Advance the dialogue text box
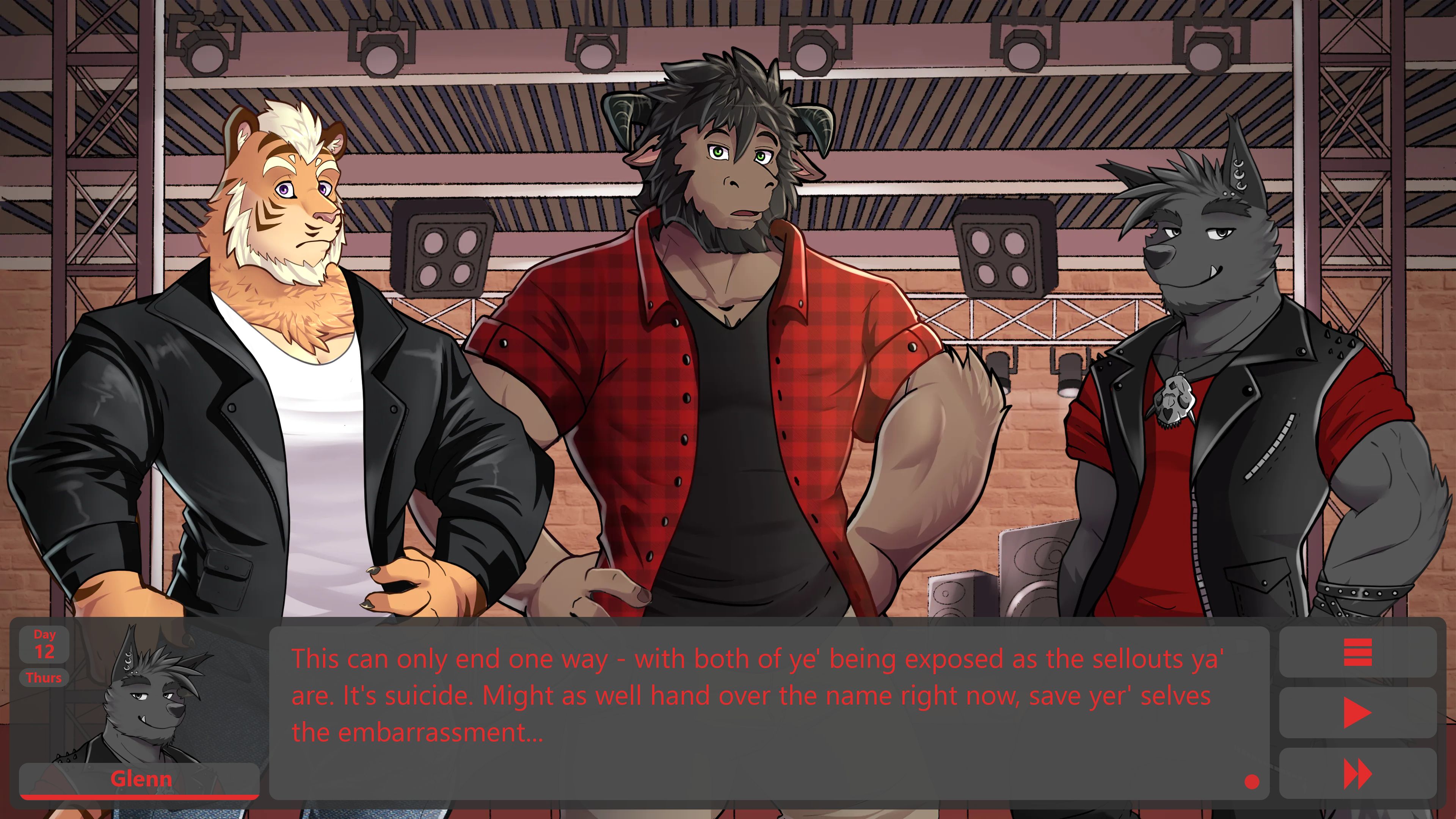This screenshot has width=1456, height=819. [x=769, y=712]
